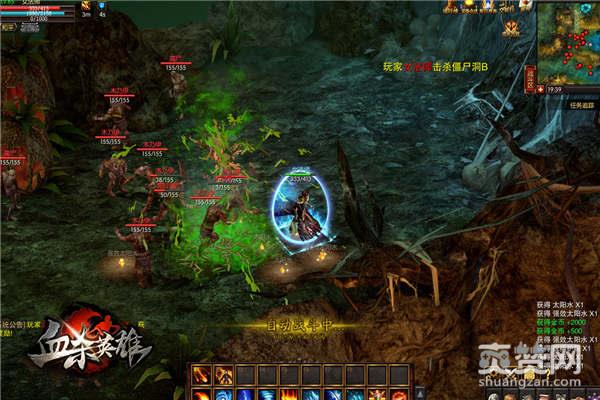
Task: Click the small arrow button right of the hotbar
Action: 420,393
